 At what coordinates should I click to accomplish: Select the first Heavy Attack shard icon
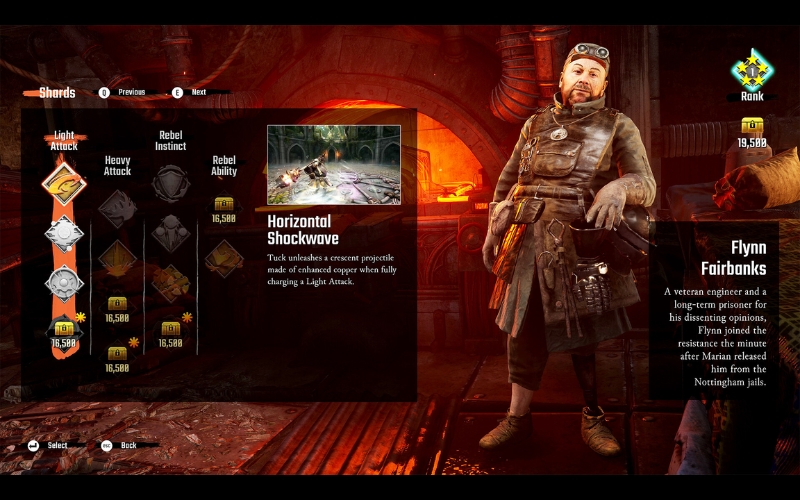pos(117,208)
